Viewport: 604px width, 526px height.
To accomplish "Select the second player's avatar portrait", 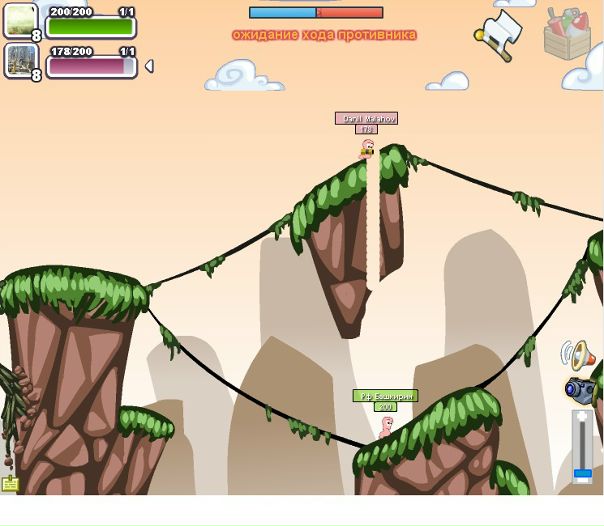I will (20, 60).
